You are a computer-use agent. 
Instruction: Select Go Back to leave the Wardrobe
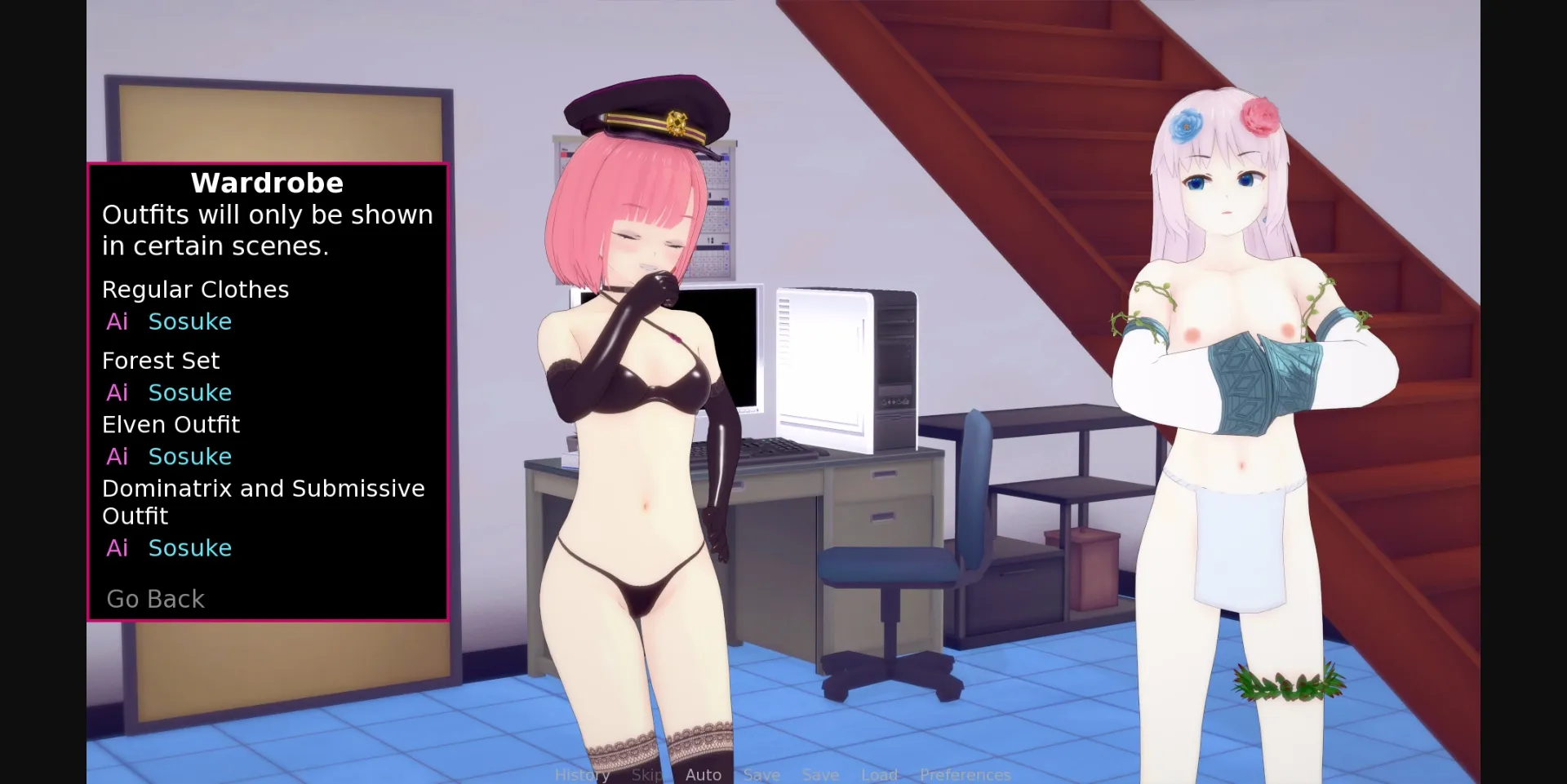154,599
